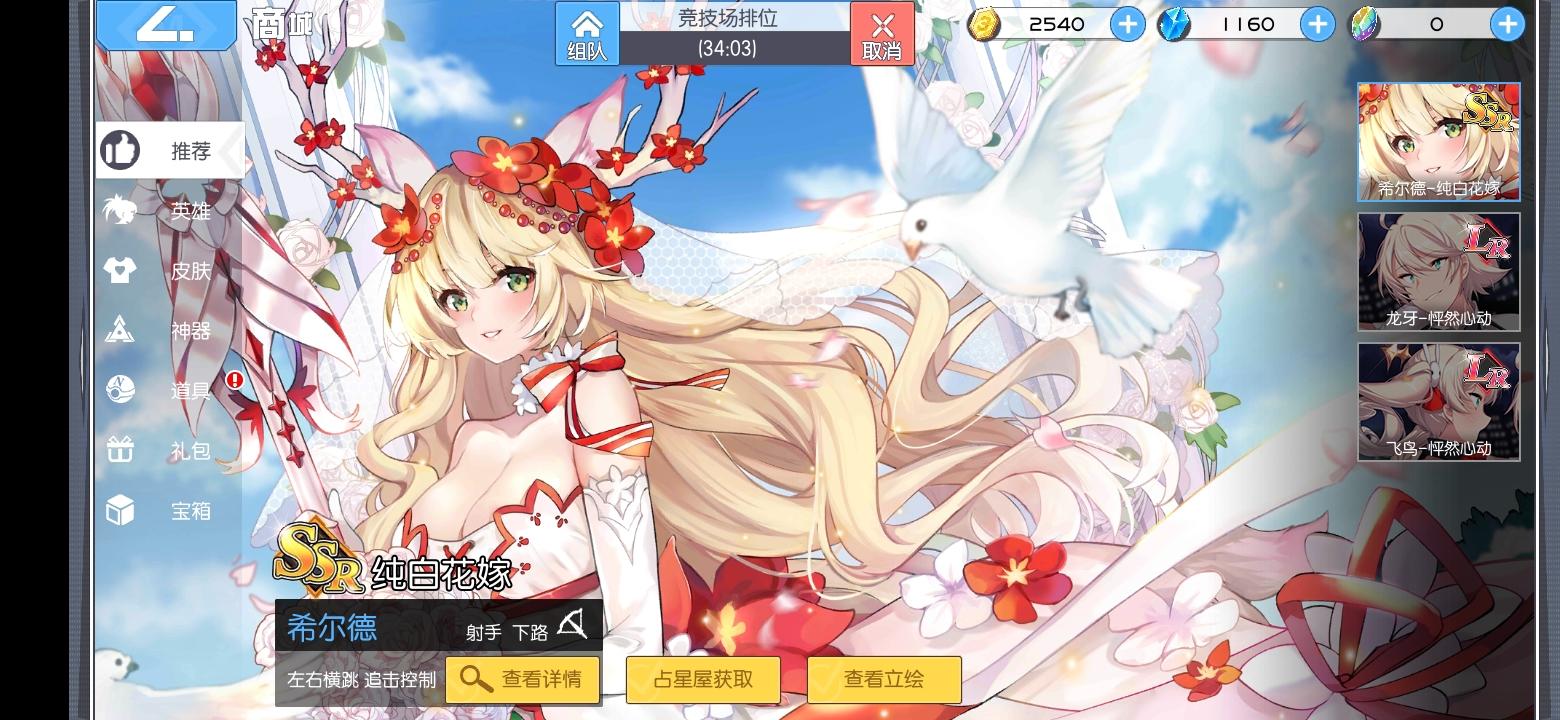Open 查看详情 to view hero details
The width and height of the screenshot is (1560, 720).
click(x=522, y=680)
